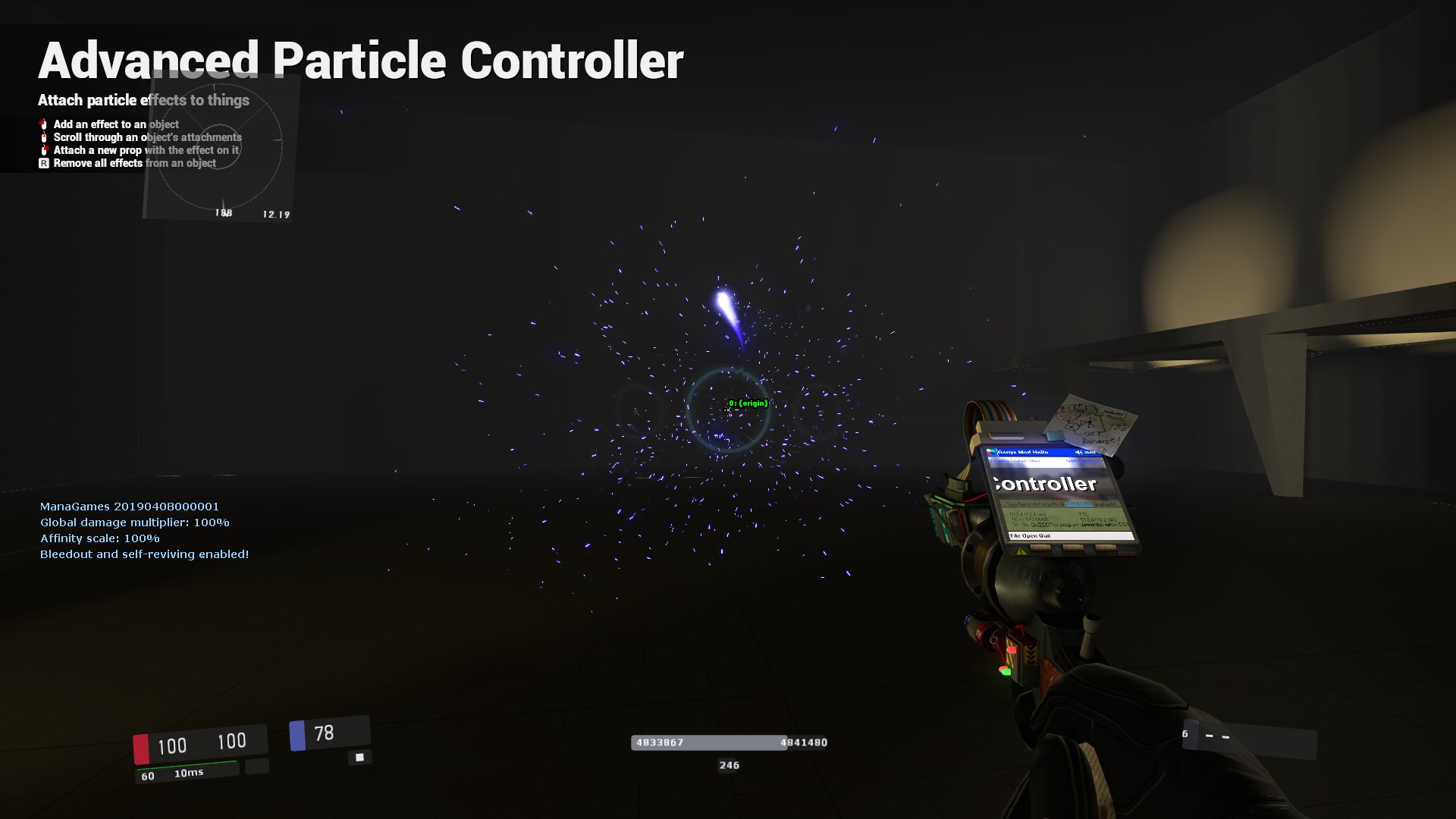Click the Windows logo icon on the toolgun screen

pos(990,452)
